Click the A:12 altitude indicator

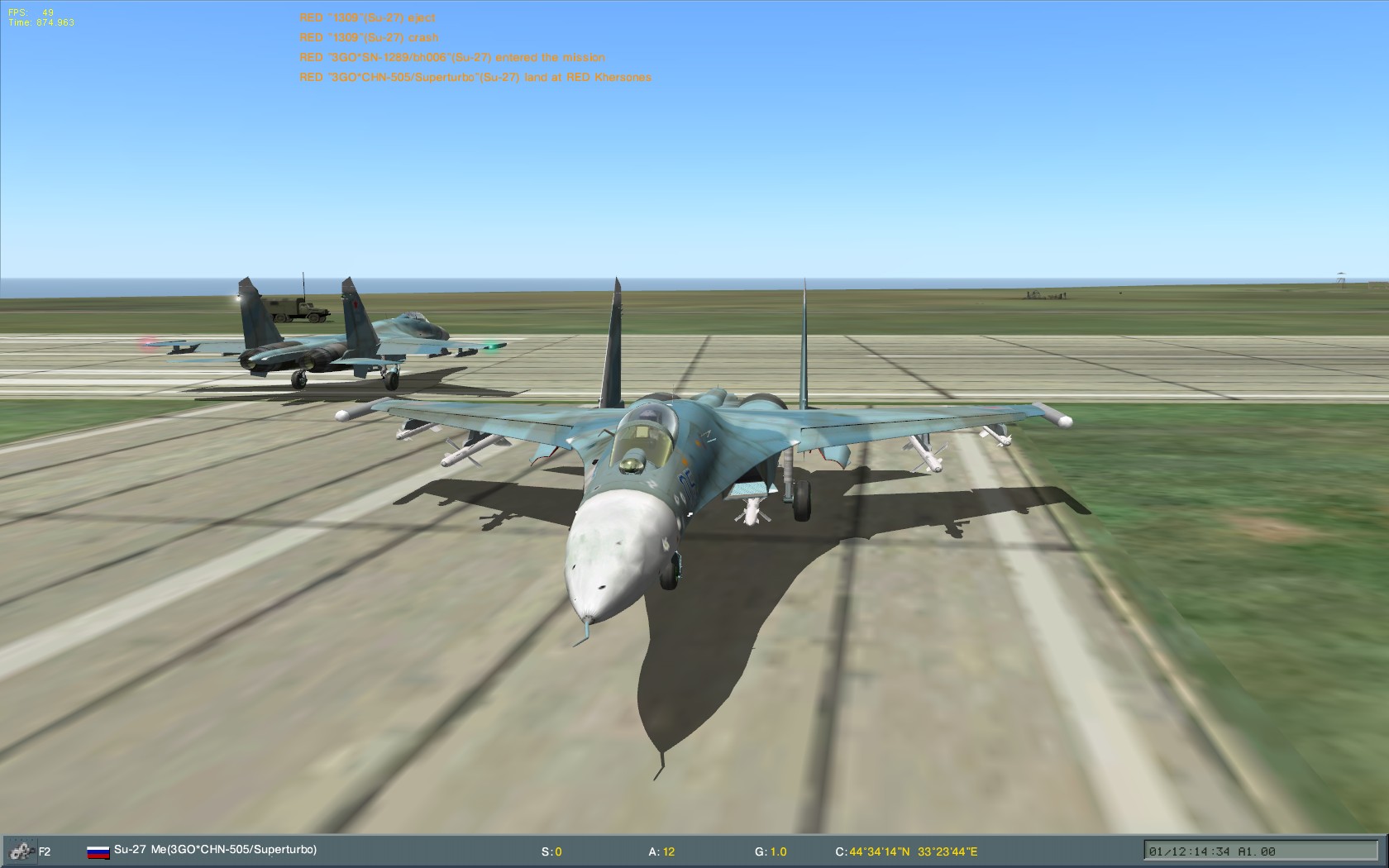(x=661, y=849)
